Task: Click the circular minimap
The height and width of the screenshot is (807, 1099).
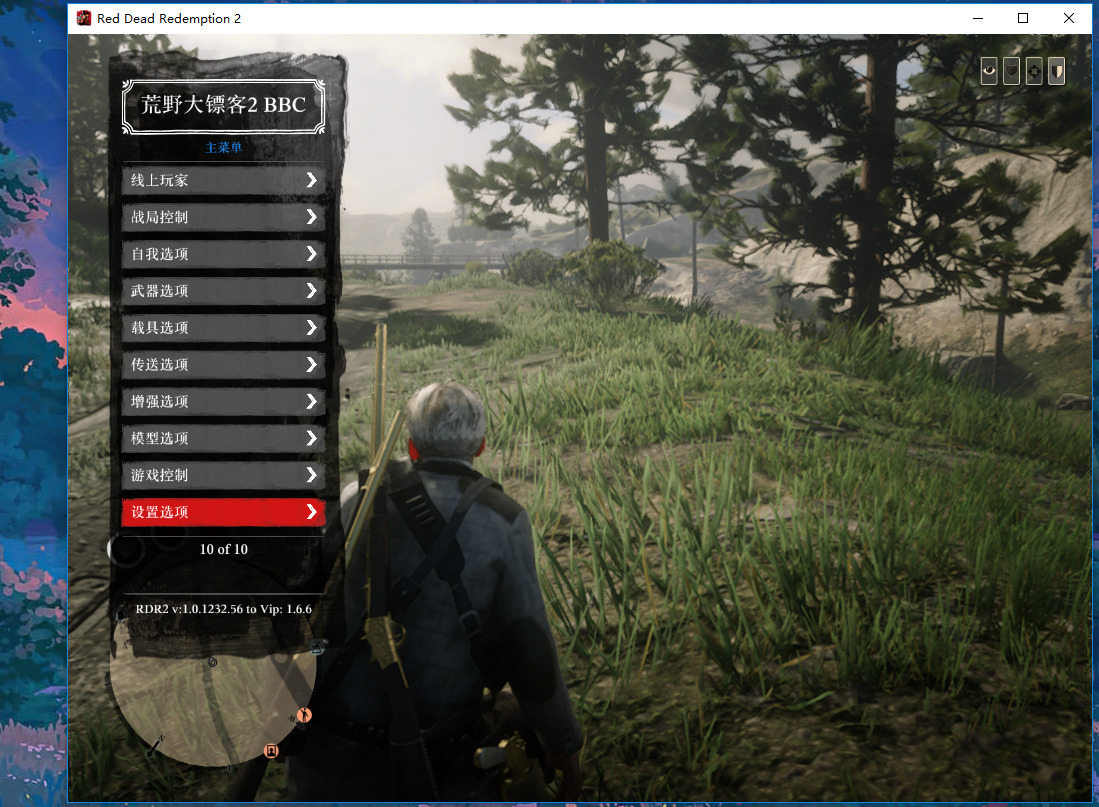Action: click(212, 690)
